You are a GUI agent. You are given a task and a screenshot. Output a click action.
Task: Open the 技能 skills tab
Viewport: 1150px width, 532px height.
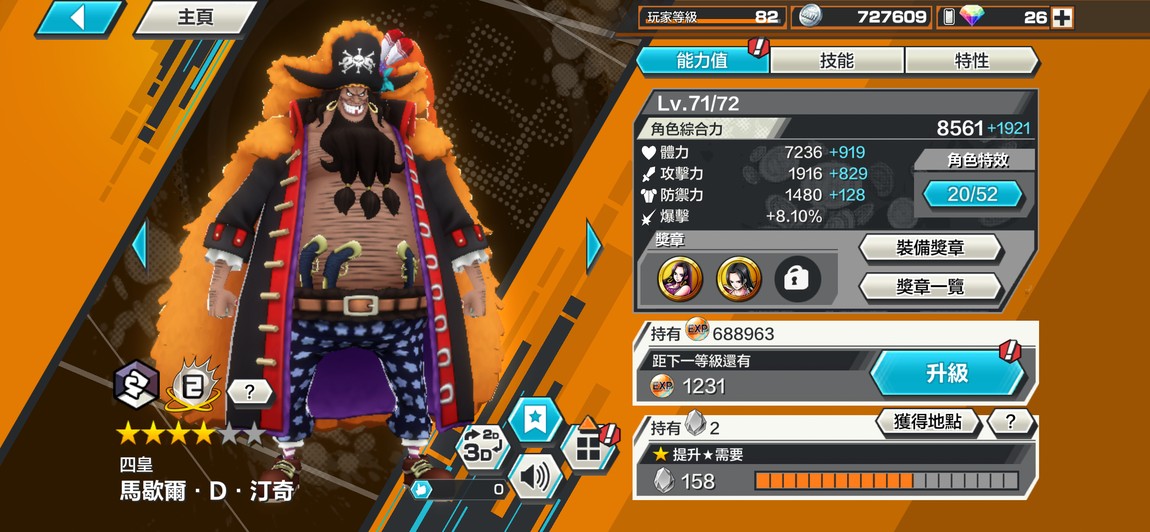[836, 61]
